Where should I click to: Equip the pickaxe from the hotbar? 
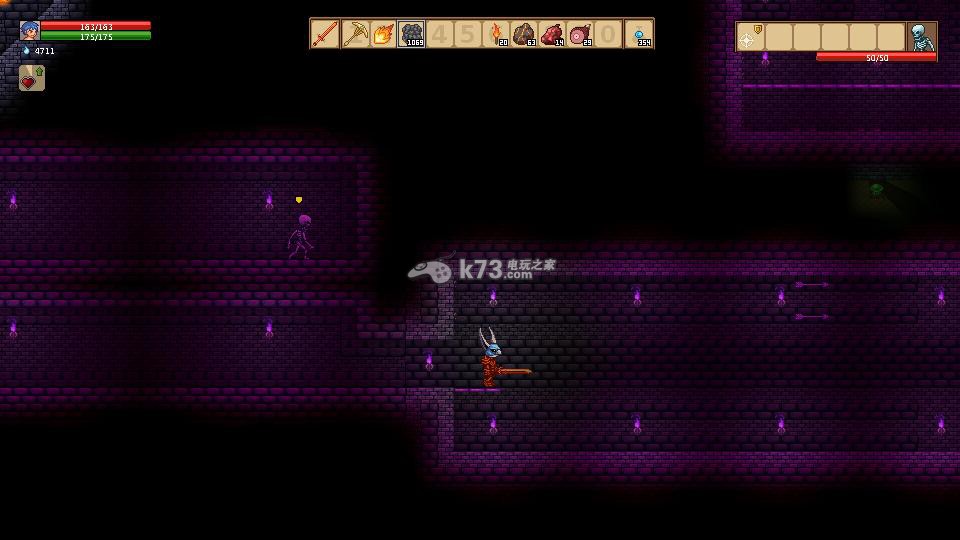[354, 34]
